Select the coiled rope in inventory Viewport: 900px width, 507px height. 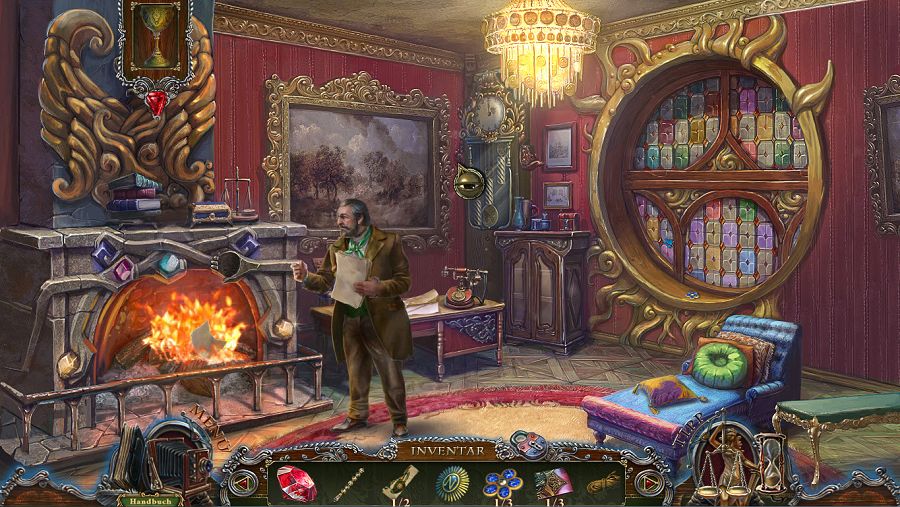click(600, 483)
